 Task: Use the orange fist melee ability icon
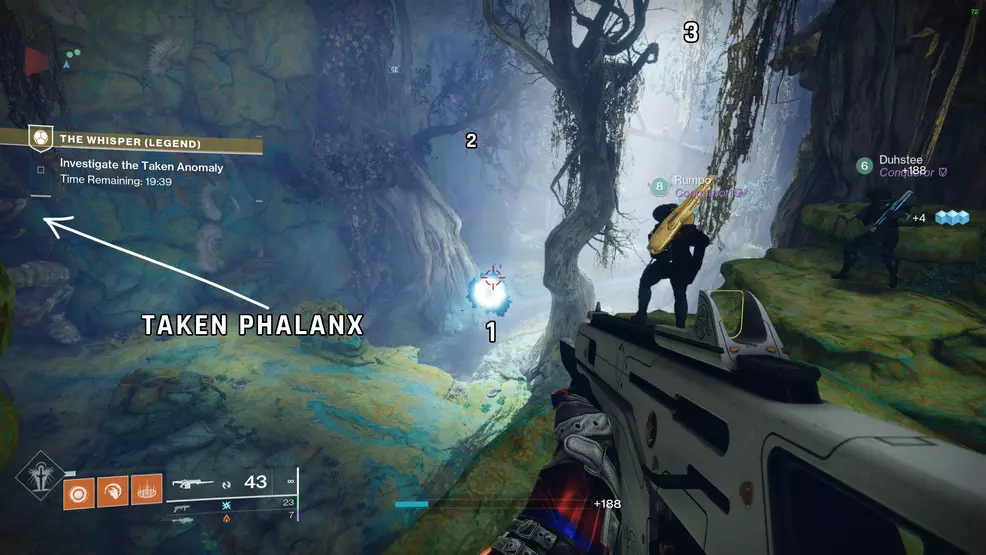coord(113,490)
